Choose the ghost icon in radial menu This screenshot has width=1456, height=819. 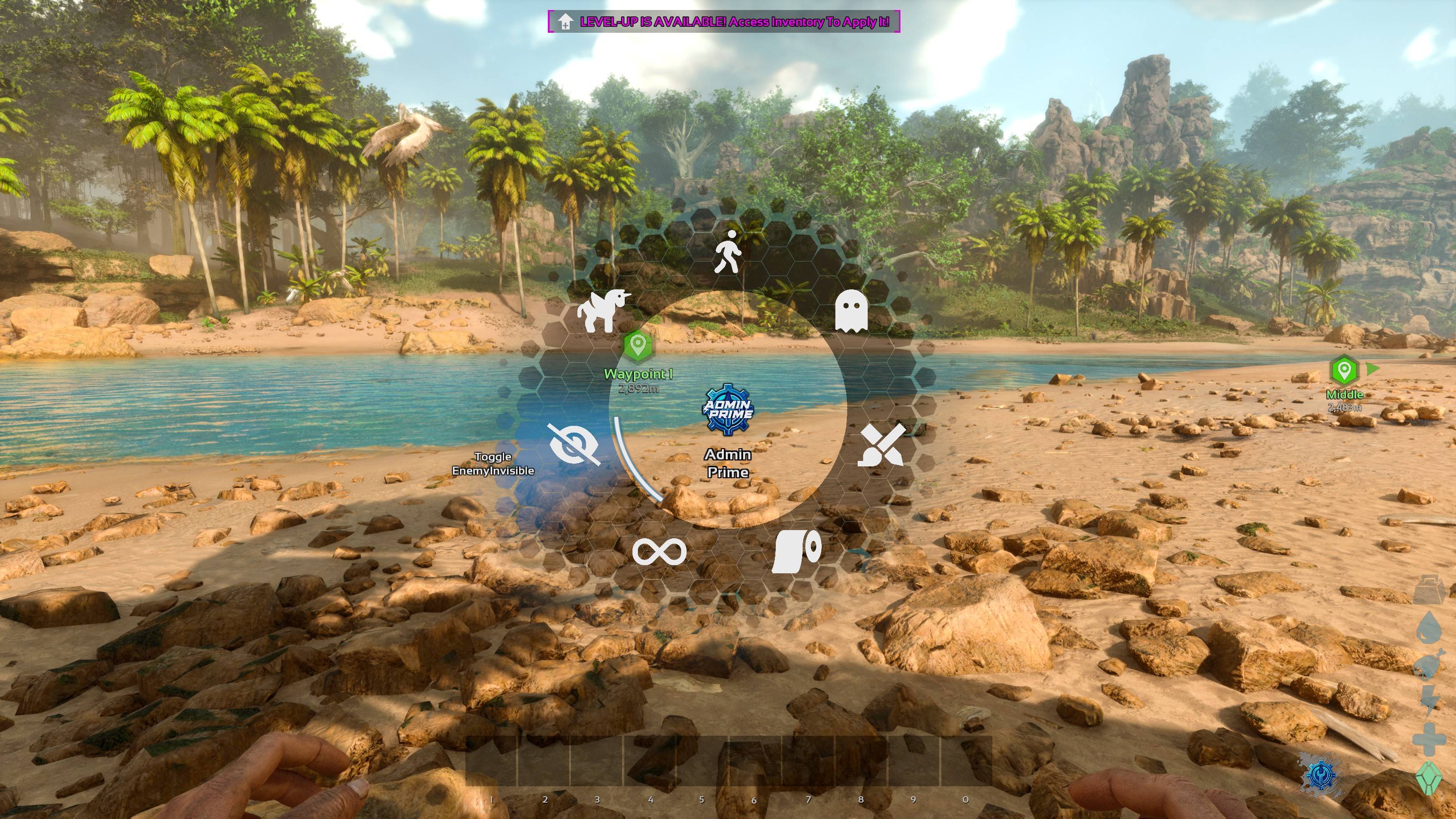pyautogui.click(x=851, y=310)
